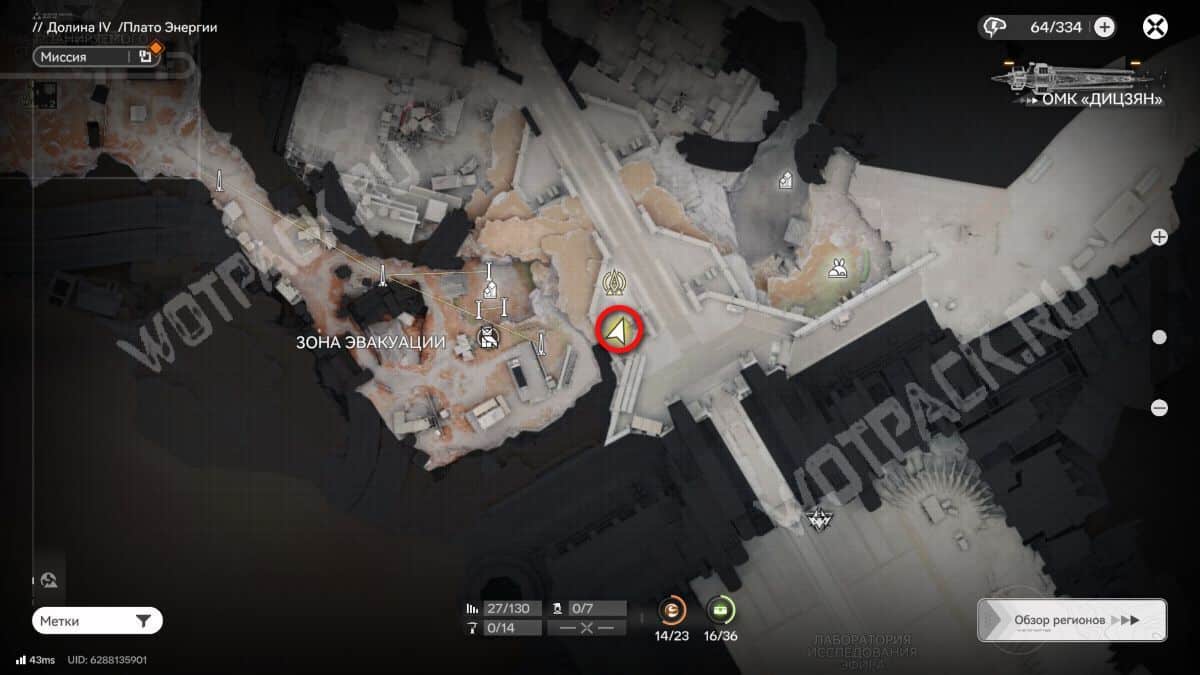Select the orange coin counter showing 14/23
1200x675 pixels.
(x=671, y=609)
